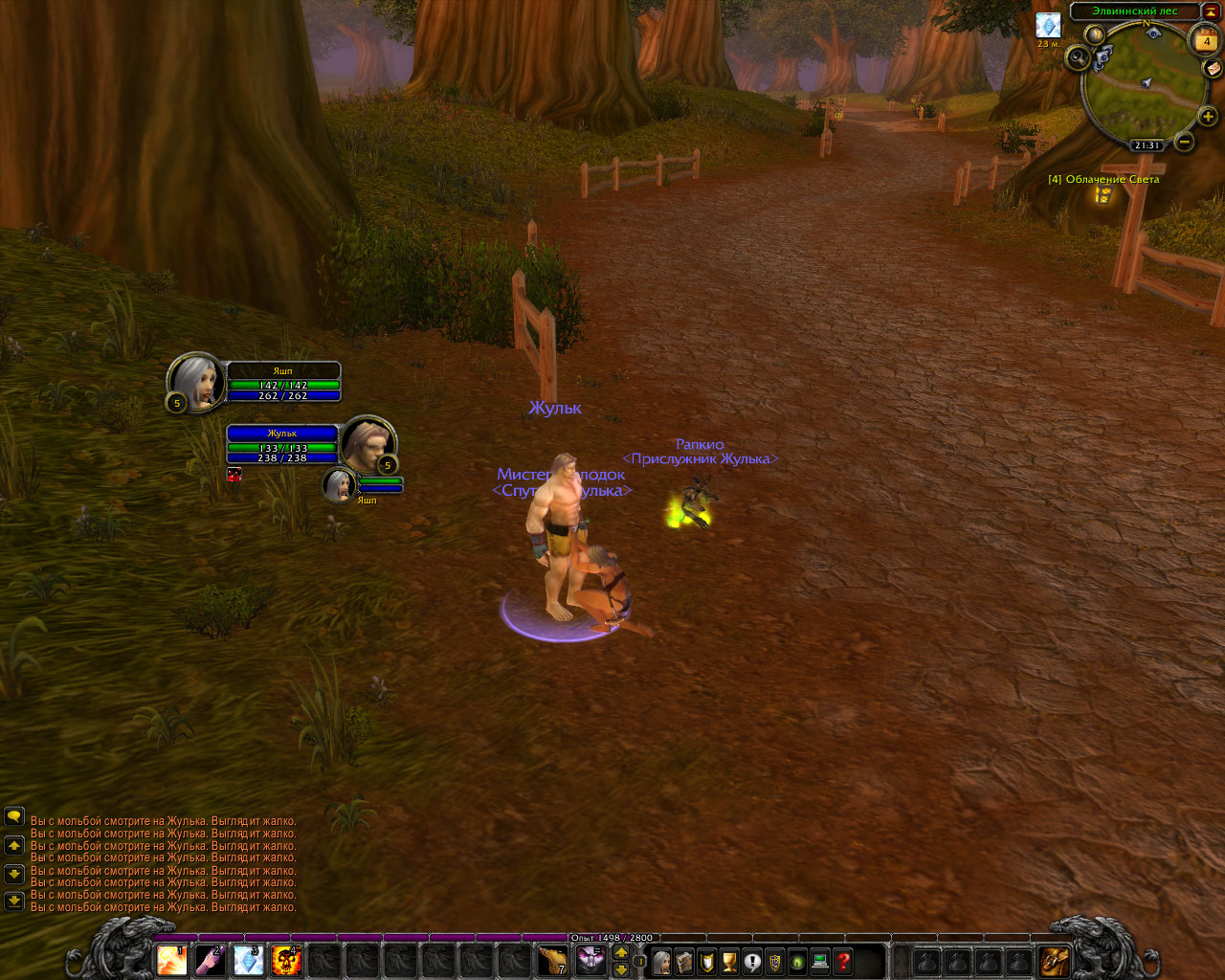
Task: Open the calendar button showing day 4
Action: (1206, 40)
